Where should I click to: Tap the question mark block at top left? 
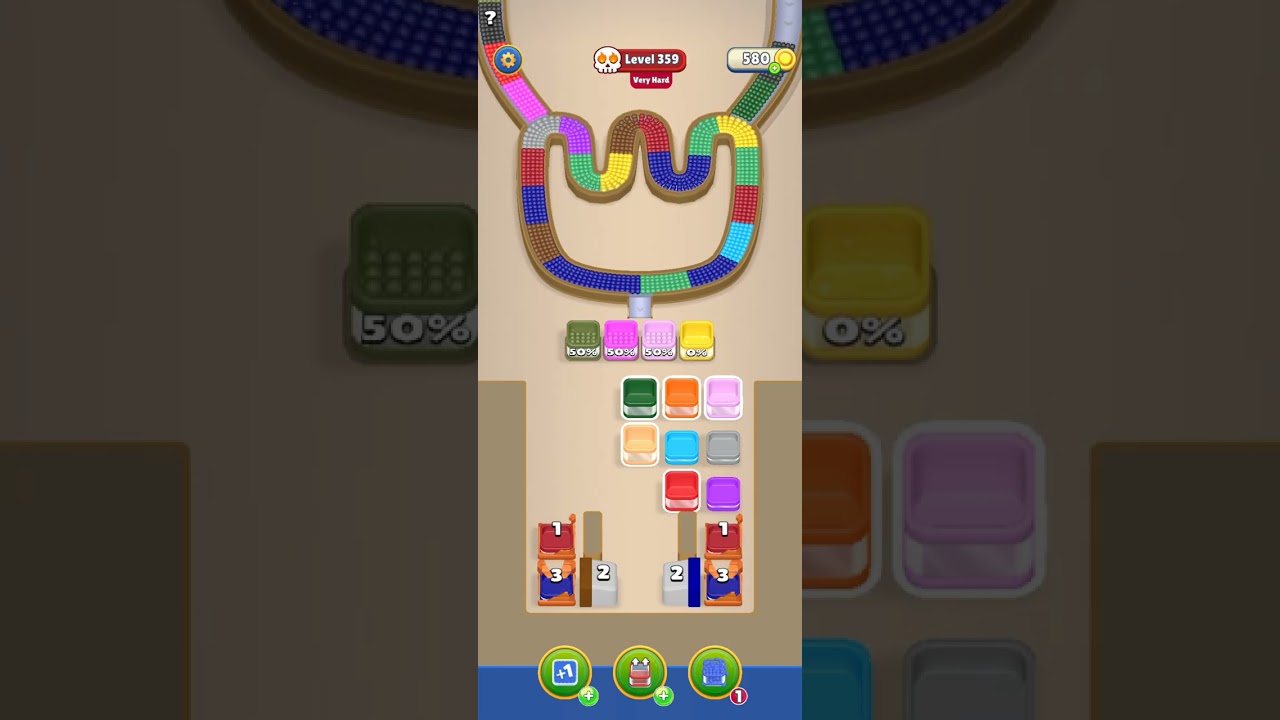(489, 18)
